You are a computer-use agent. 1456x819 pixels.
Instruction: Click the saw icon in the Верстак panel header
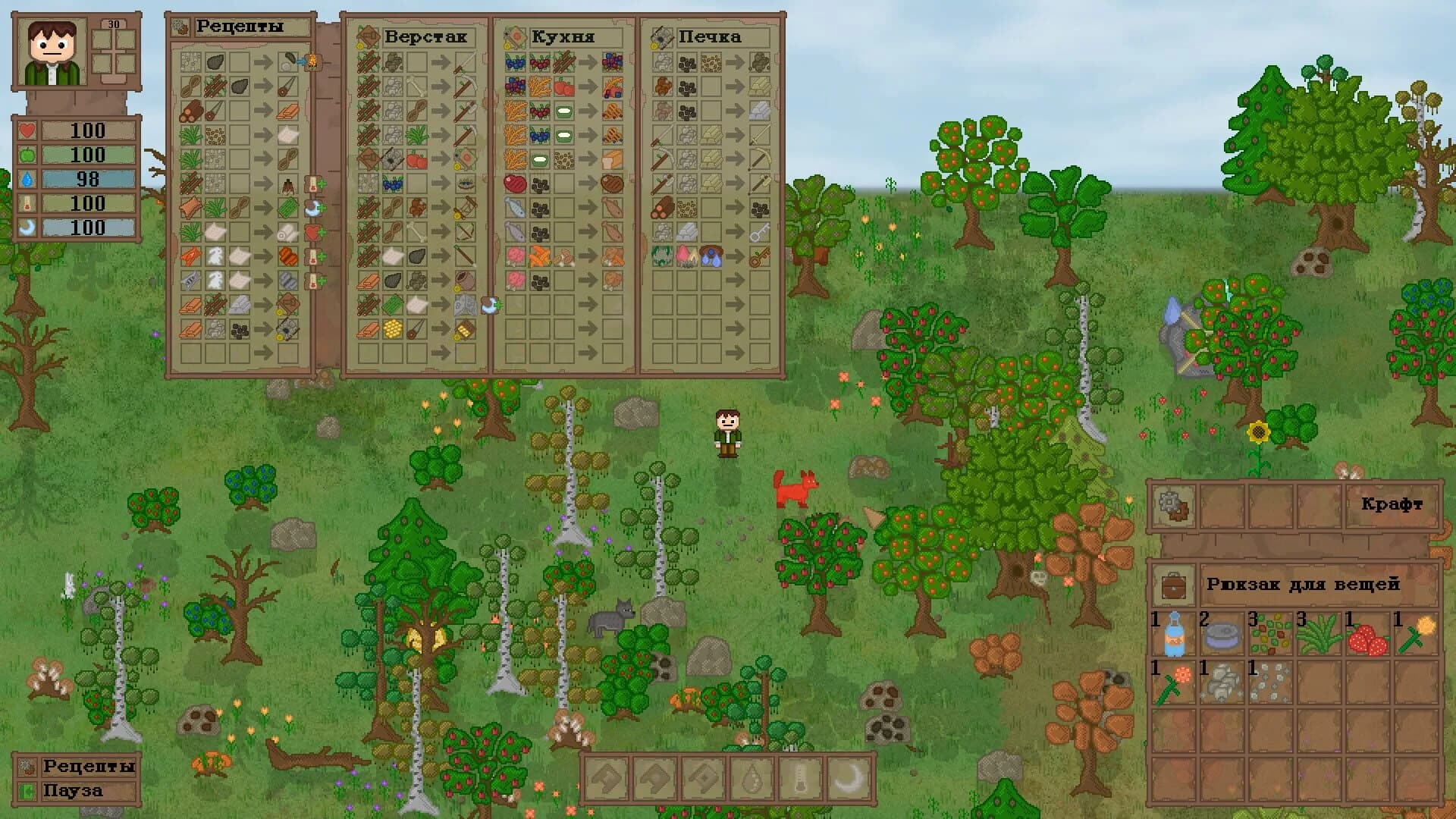click(369, 36)
